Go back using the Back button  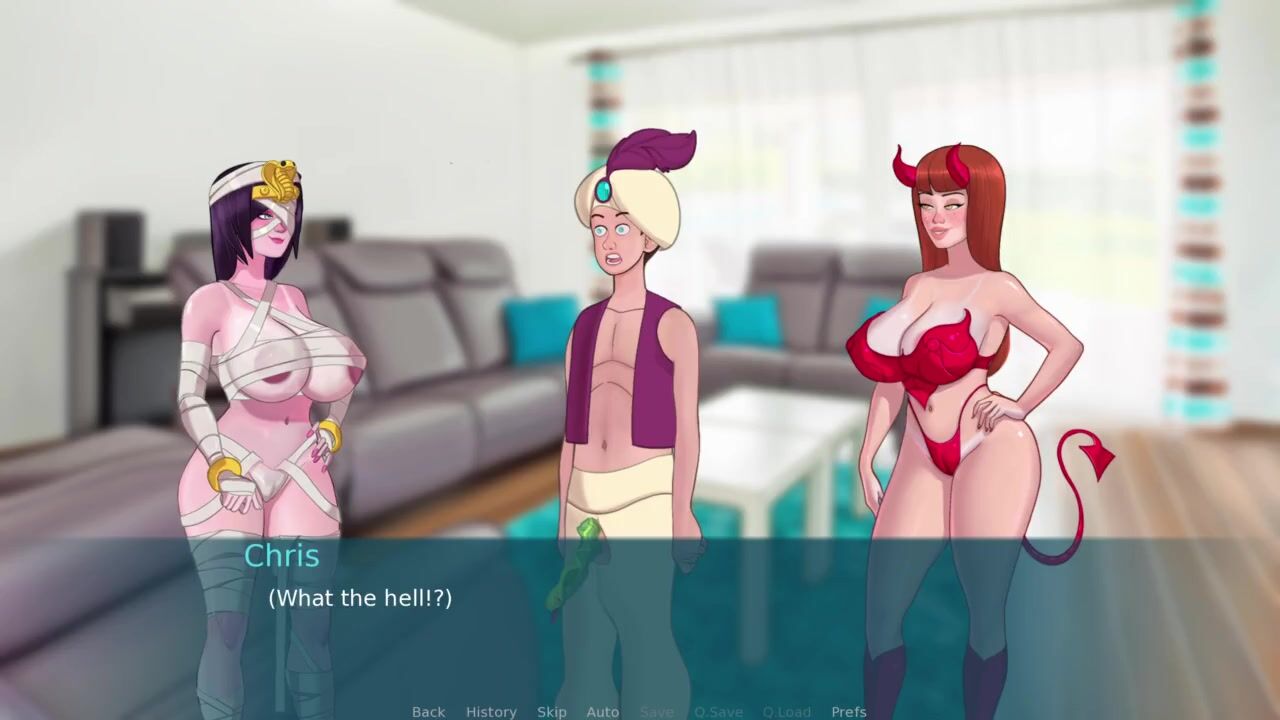[x=428, y=711]
